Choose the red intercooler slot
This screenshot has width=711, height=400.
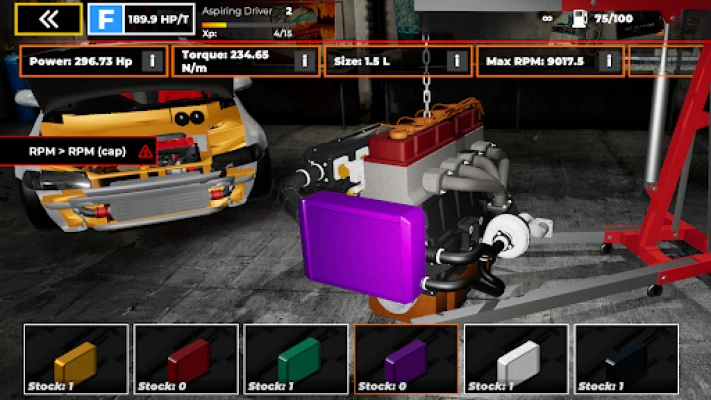coord(186,359)
